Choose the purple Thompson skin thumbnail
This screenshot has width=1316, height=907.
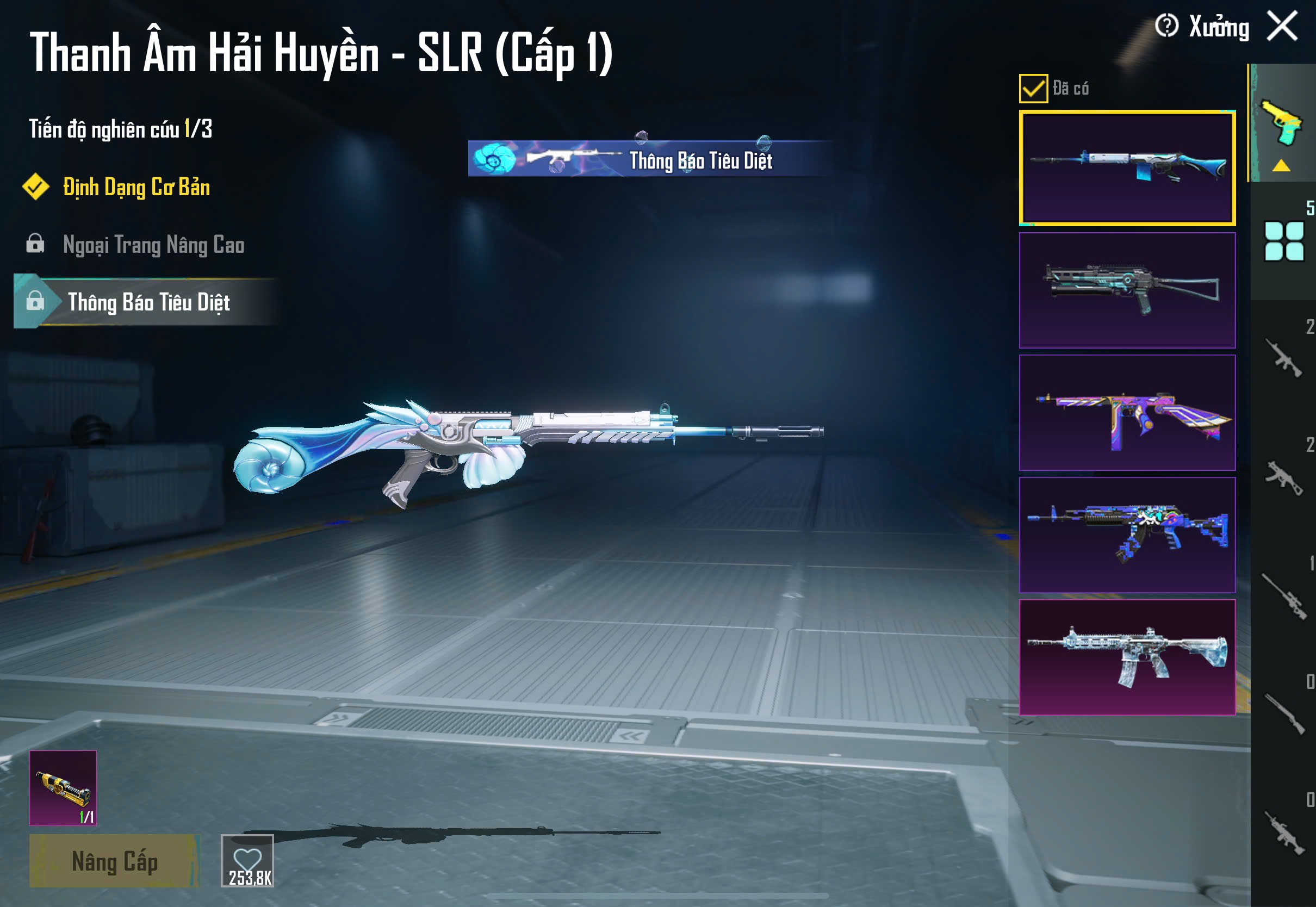coord(1127,413)
